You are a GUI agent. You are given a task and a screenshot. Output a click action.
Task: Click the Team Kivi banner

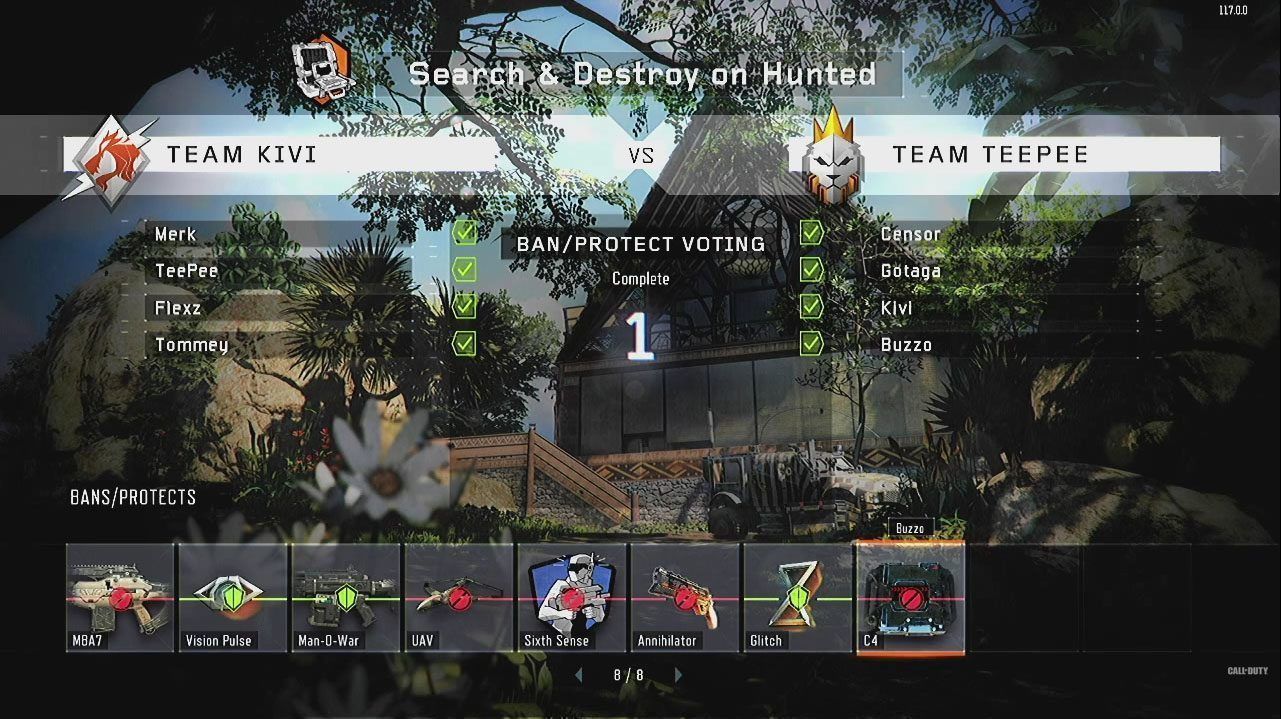click(x=280, y=154)
